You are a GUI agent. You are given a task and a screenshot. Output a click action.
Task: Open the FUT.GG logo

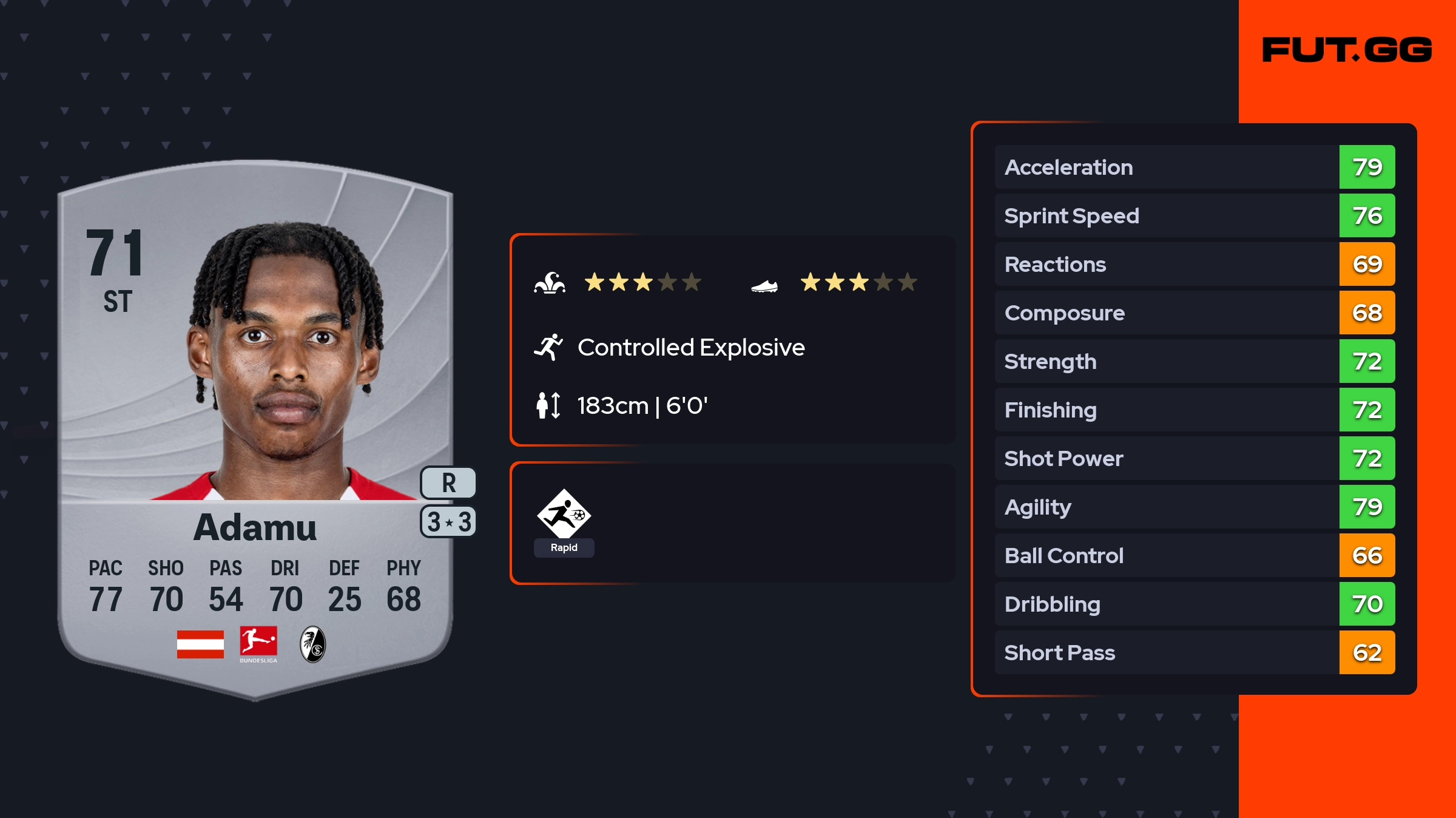pyautogui.click(x=1347, y=50)
